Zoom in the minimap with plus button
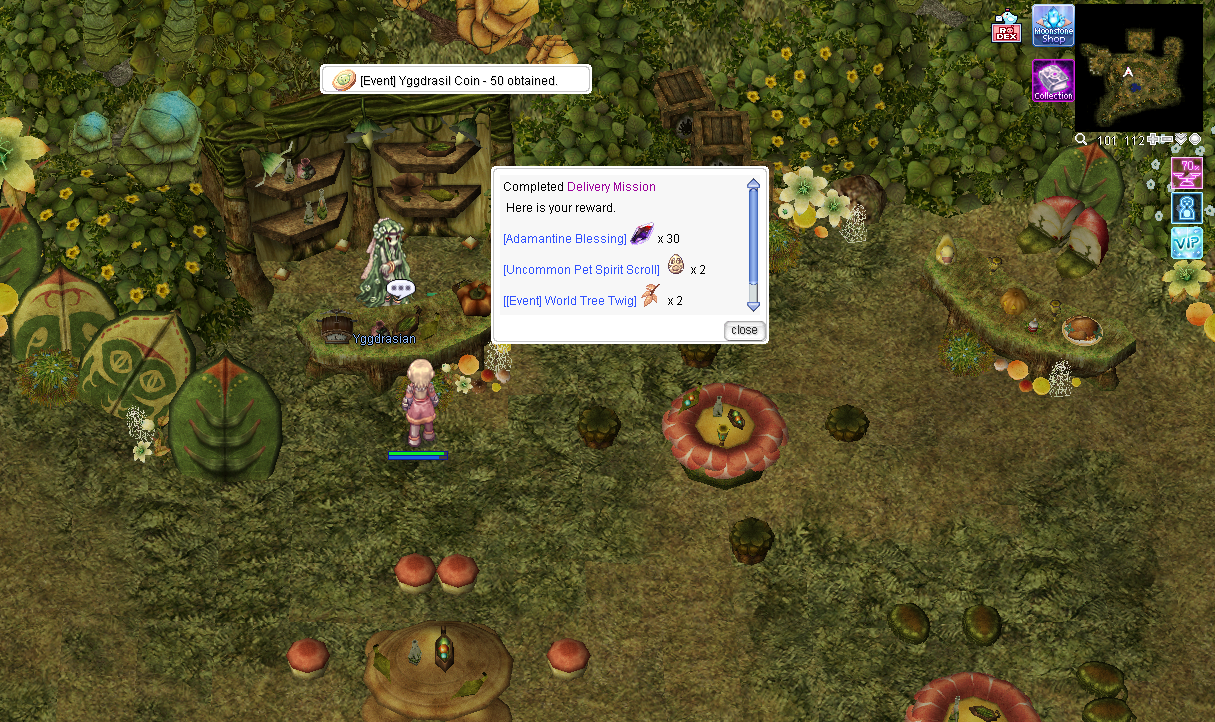 [1155, 139]
